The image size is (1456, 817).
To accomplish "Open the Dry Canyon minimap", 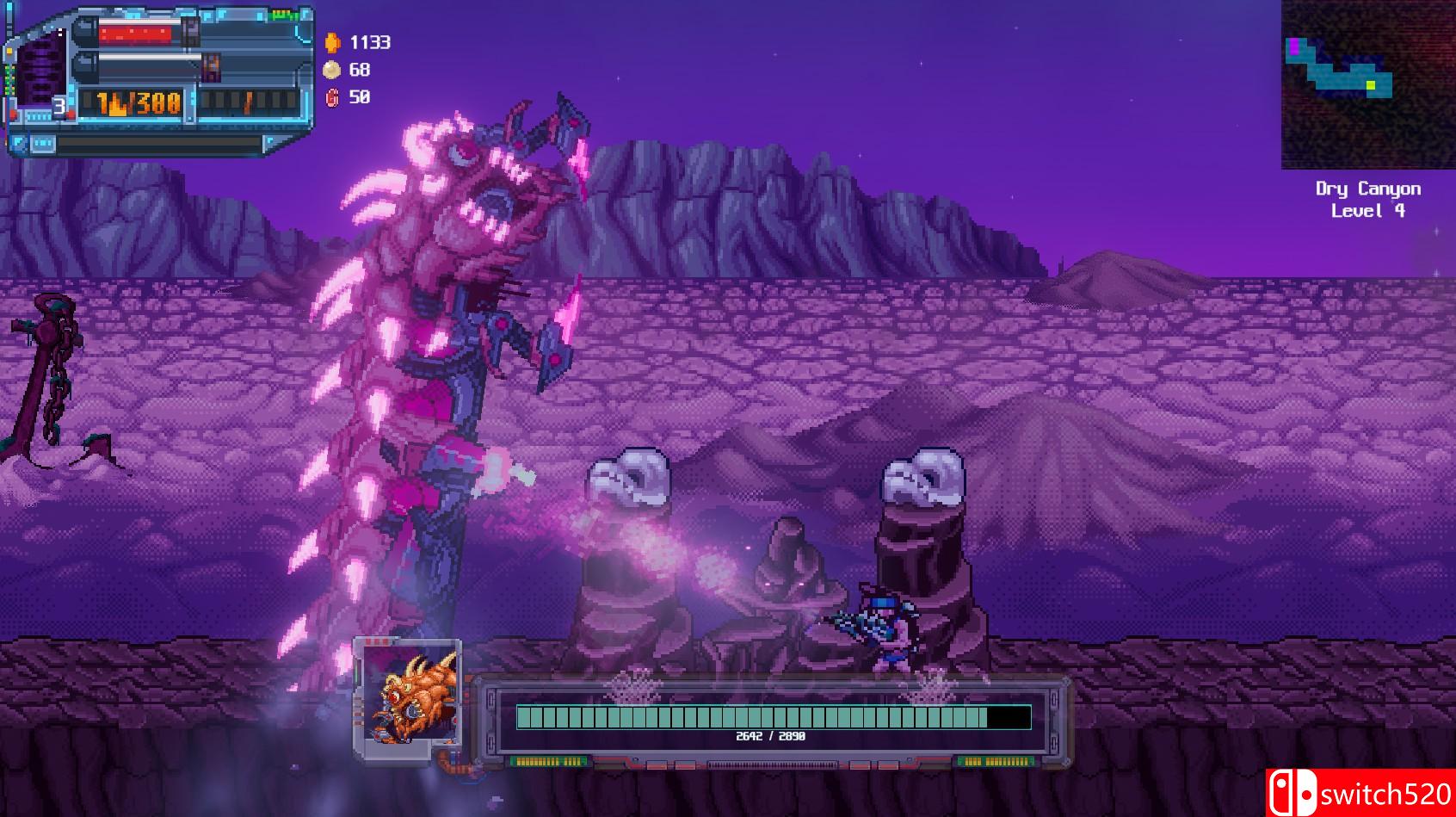I will click(x=1367, y=84).
